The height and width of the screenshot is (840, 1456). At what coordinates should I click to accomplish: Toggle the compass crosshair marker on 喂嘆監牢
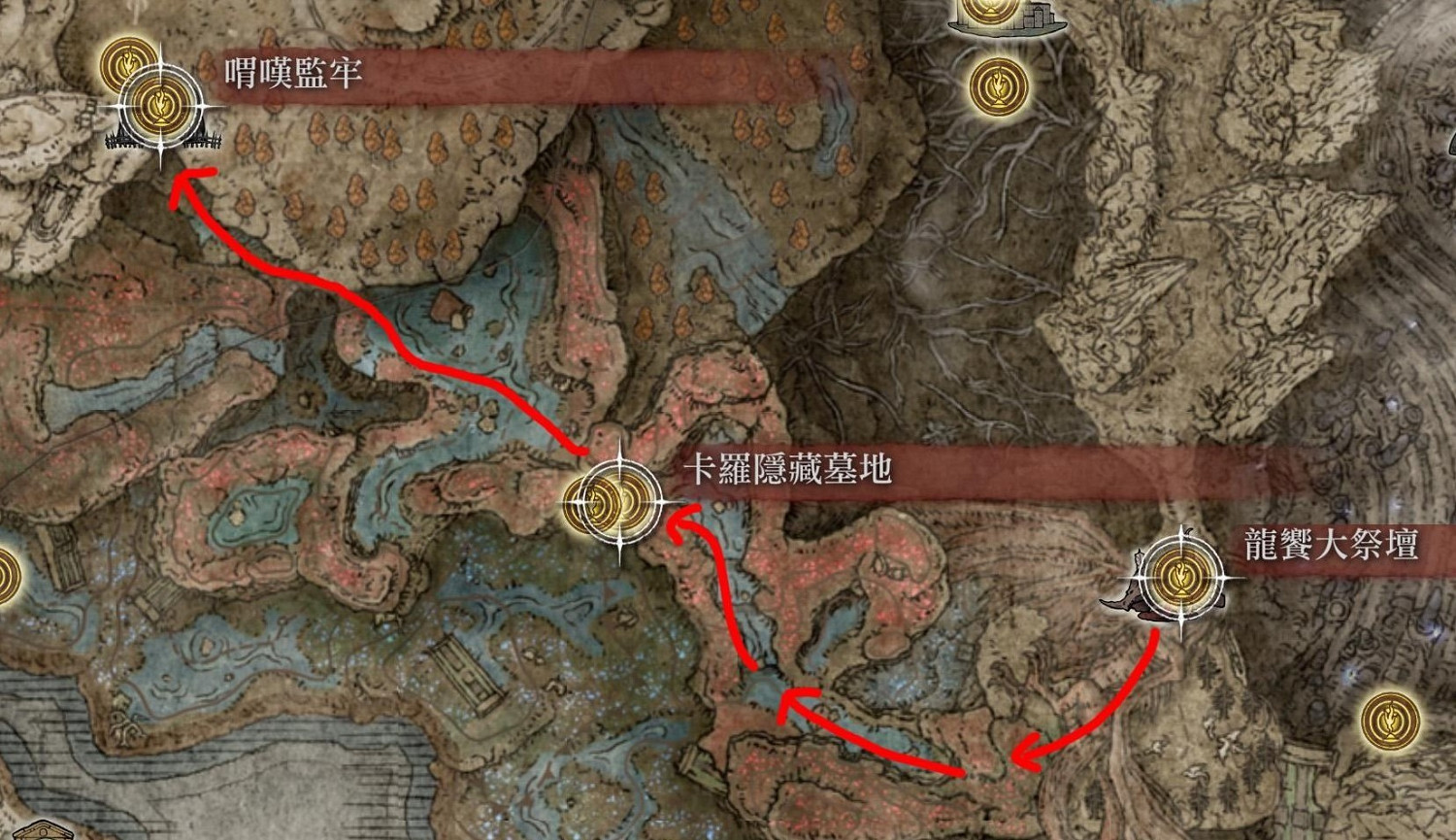click(x=161, y=107)
